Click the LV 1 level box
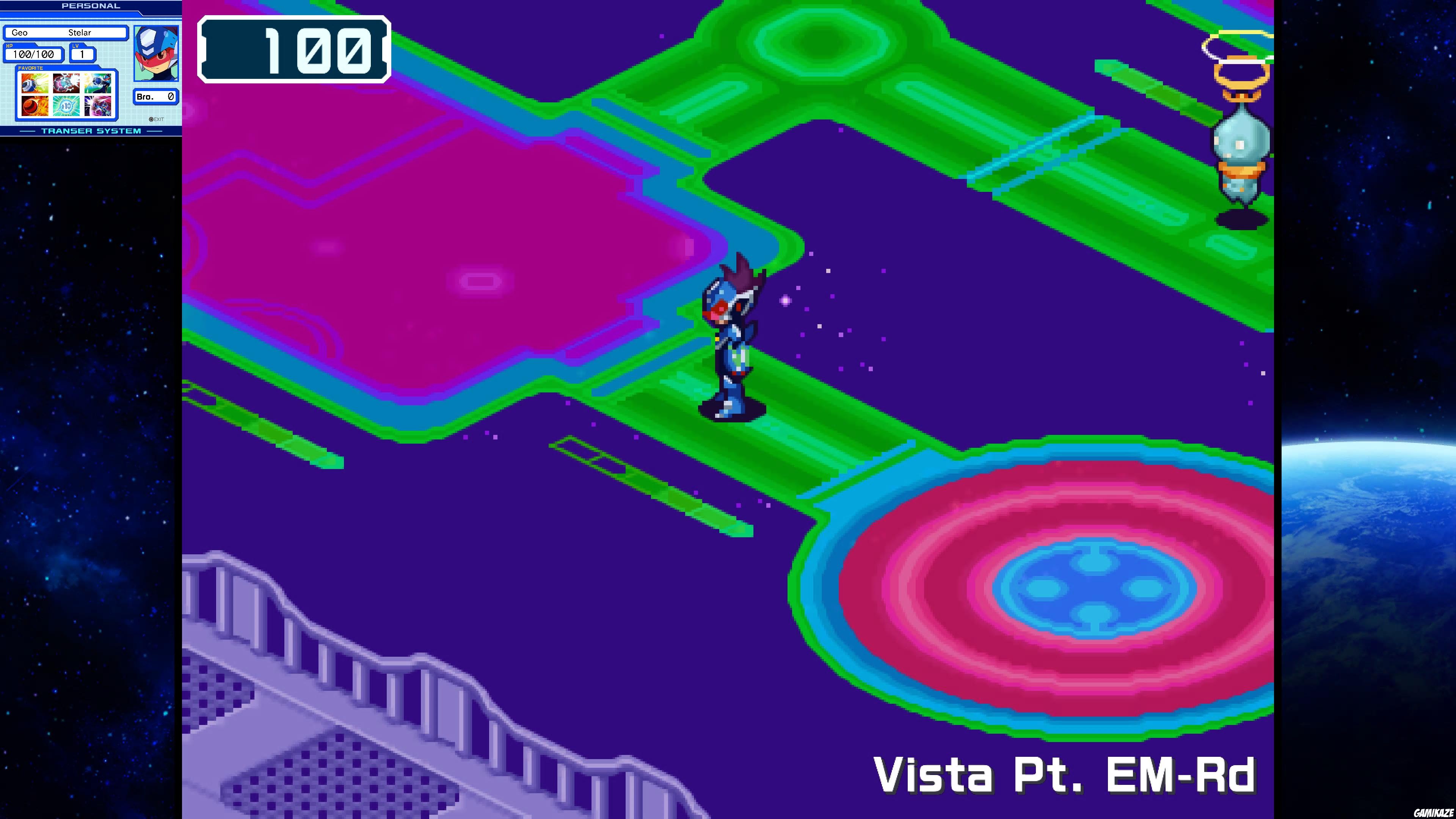This screenshot has height=819, width=1456. tap(83, 54)
